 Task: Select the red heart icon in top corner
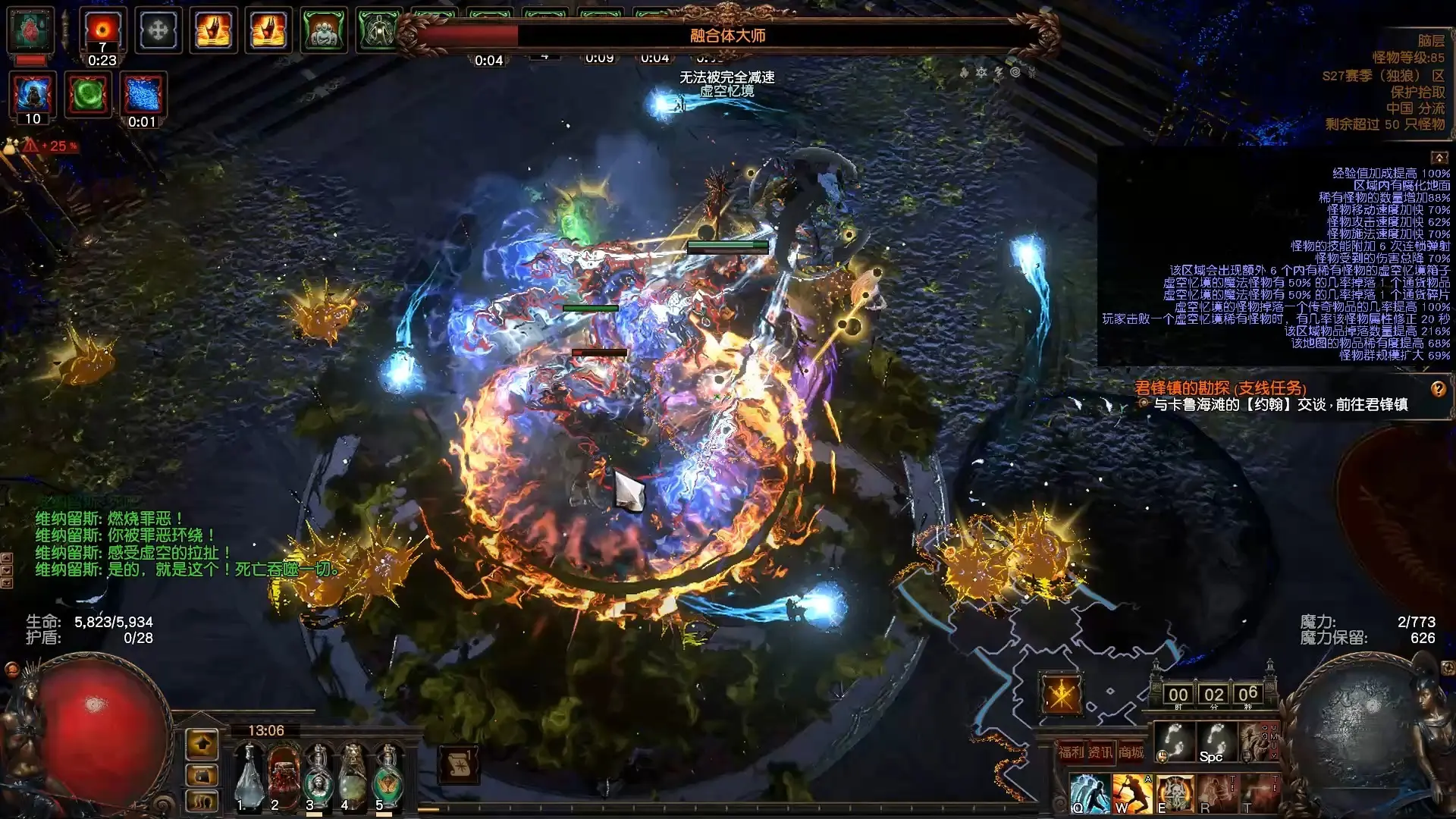pos(31,30)
